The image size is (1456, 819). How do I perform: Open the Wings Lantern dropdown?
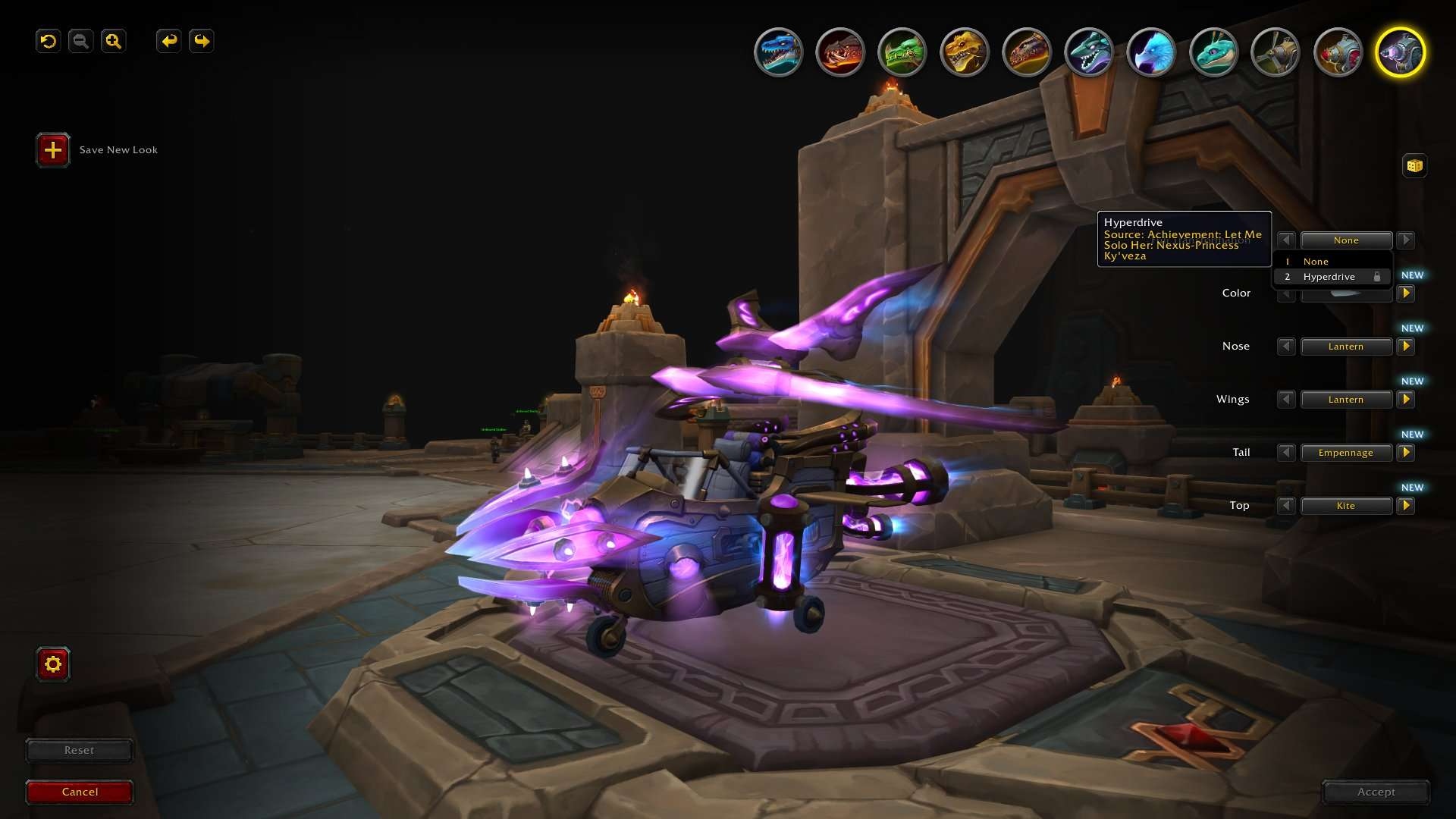(x=1346, y=400)
